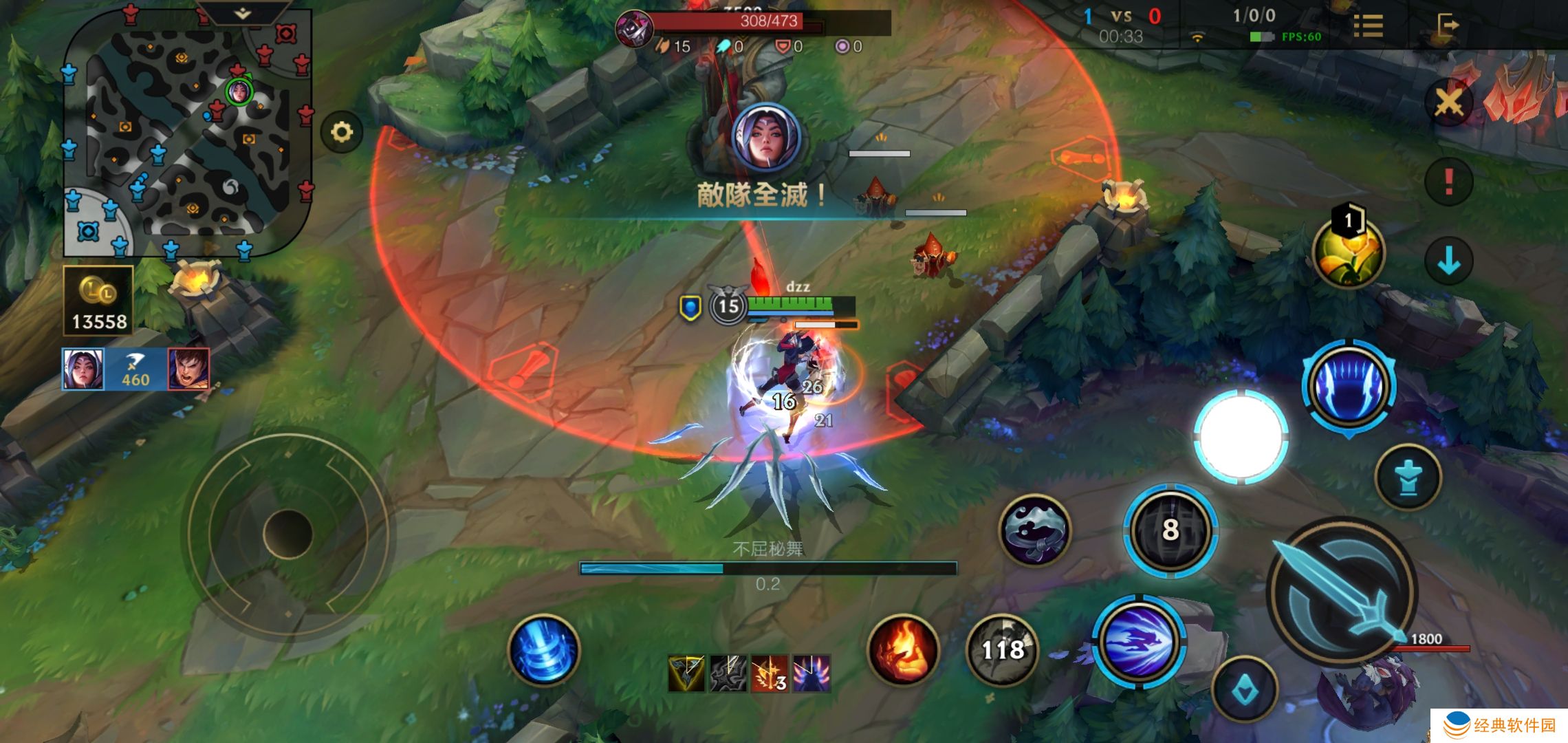The width and height of the screenshot is (1568, 743).
Task: Use the yellow honeyfruit item with 1 charge
Action: point(1348,251)
